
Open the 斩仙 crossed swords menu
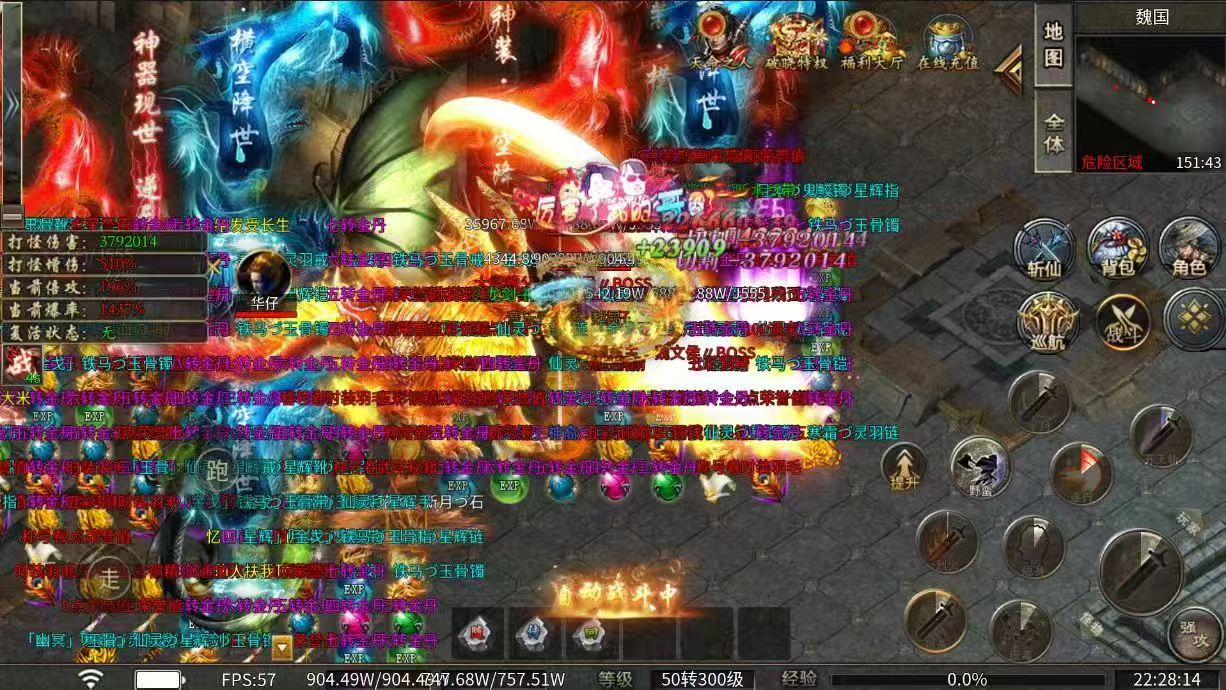click(x=1044, y=249)
